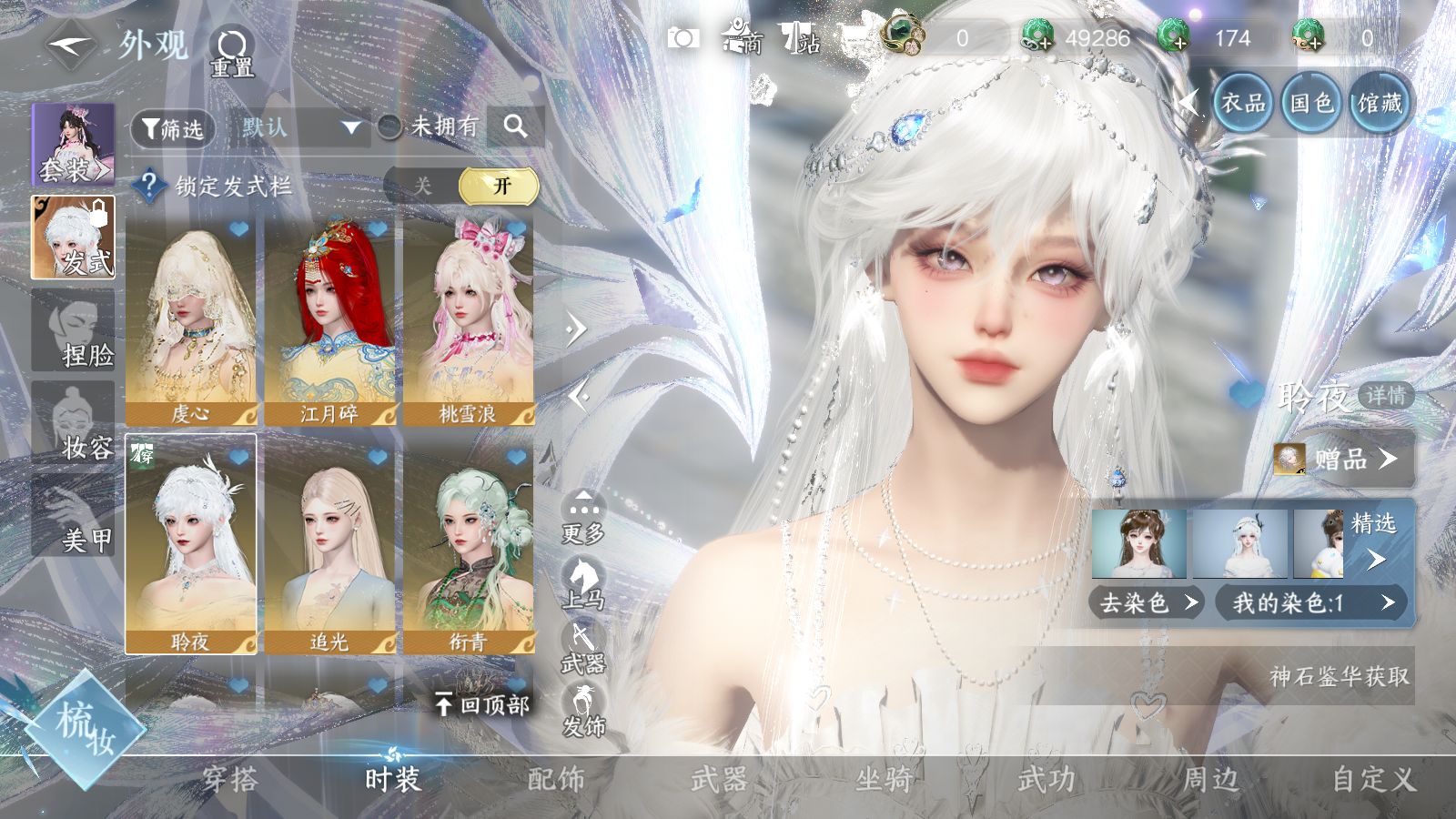This screenshot has width=1456, height=819.
Task: Expand the 默认 sort dropdown
Action: [299, 127]
